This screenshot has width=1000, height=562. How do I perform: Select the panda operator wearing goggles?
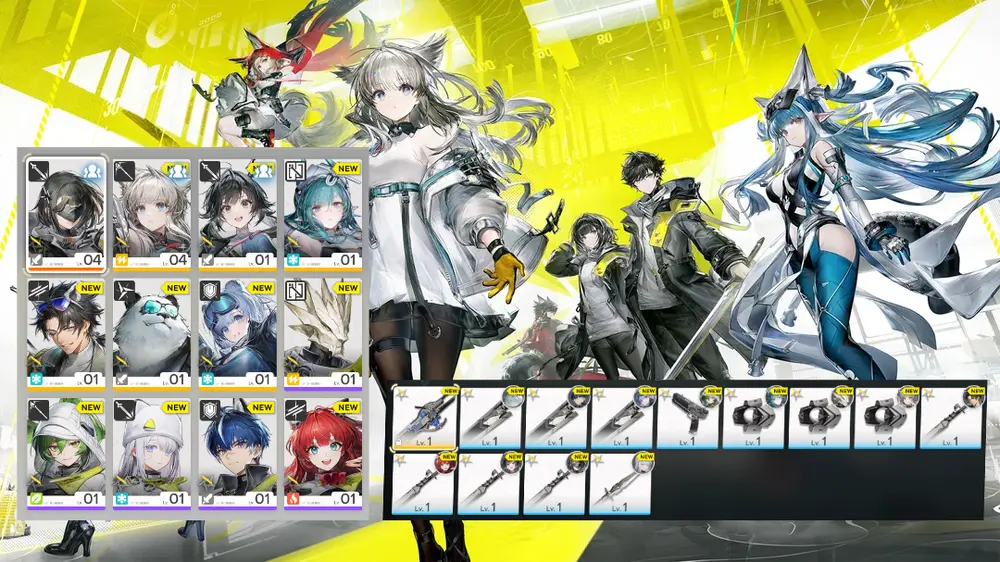point(151,333)
